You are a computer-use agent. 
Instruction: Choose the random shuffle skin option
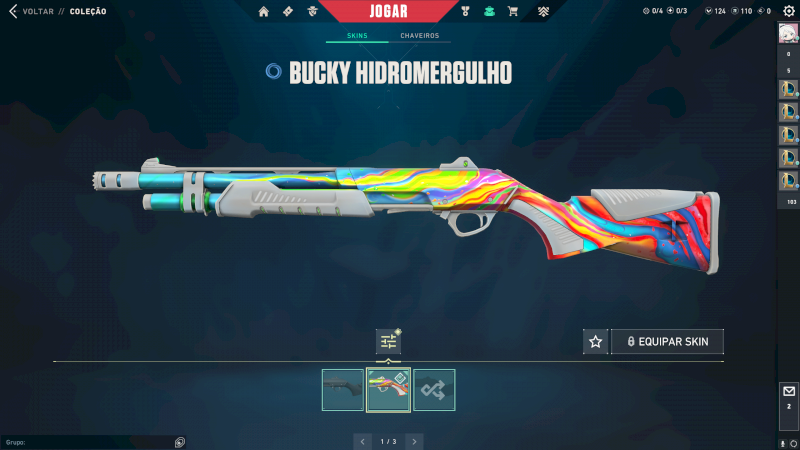(434, 390)
